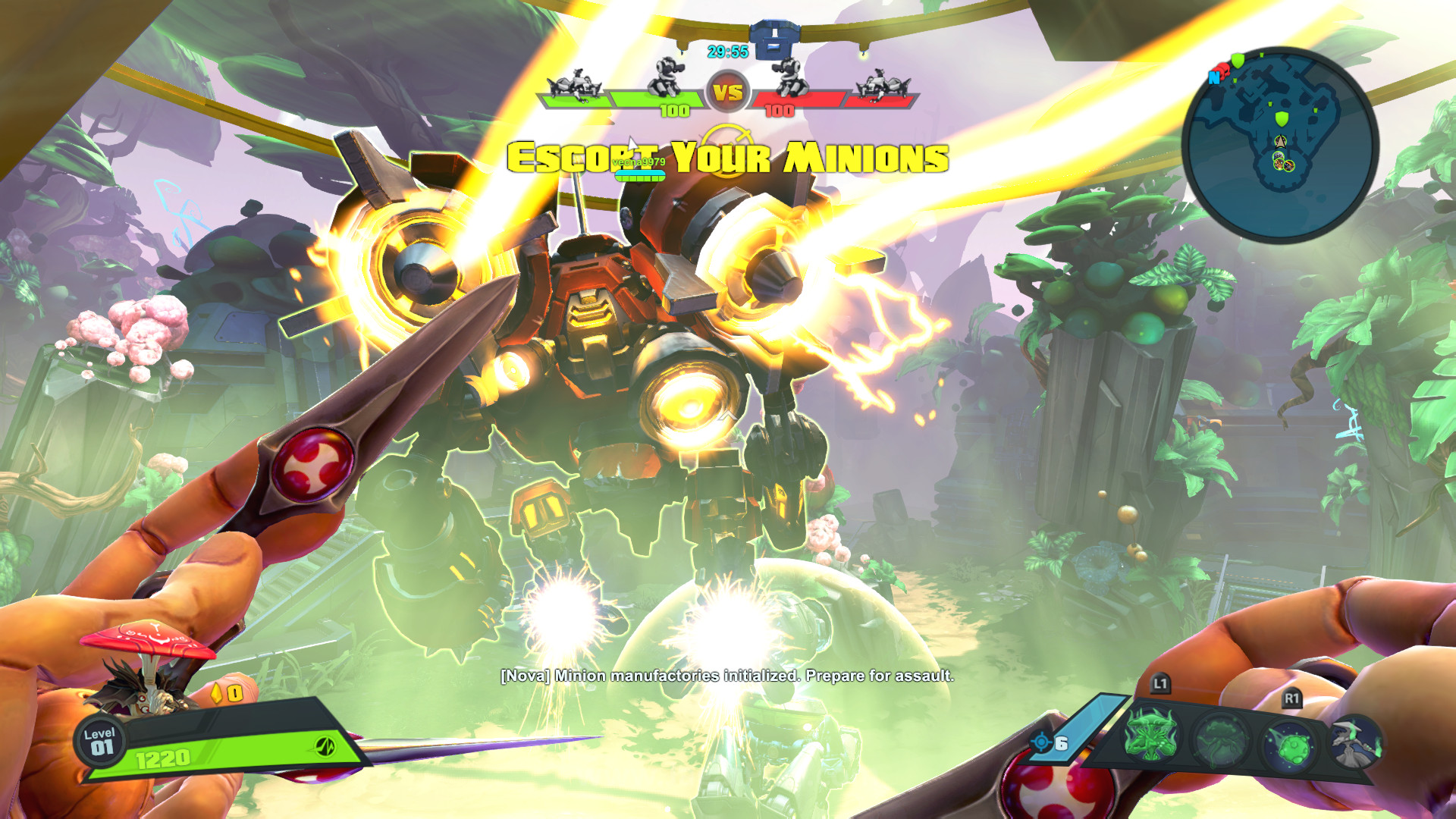Click the VS emblem between team scores
The image size is (1456, 819).
727,93
